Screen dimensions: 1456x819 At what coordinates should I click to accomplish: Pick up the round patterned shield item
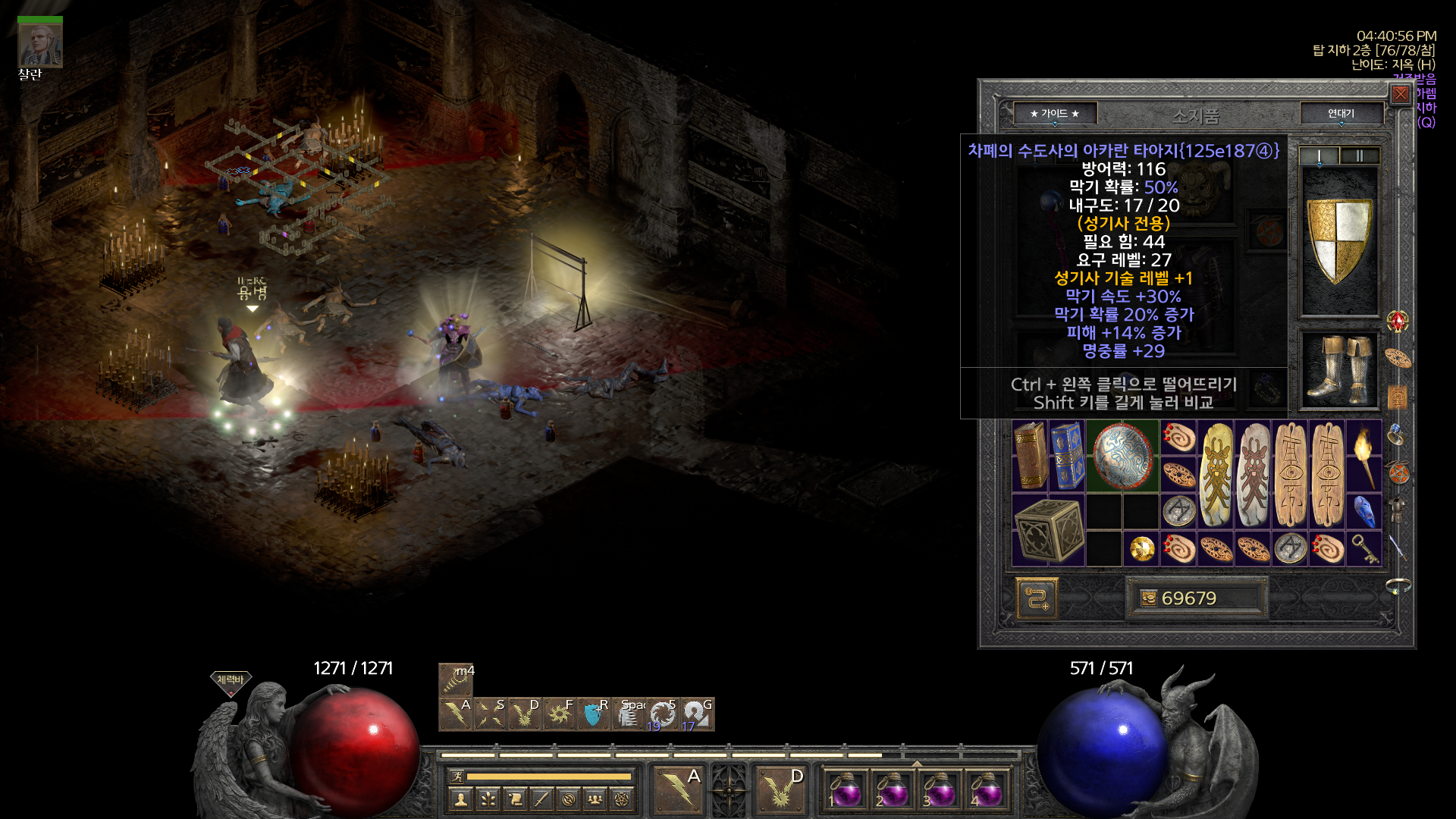click(x=1122, y=457)
